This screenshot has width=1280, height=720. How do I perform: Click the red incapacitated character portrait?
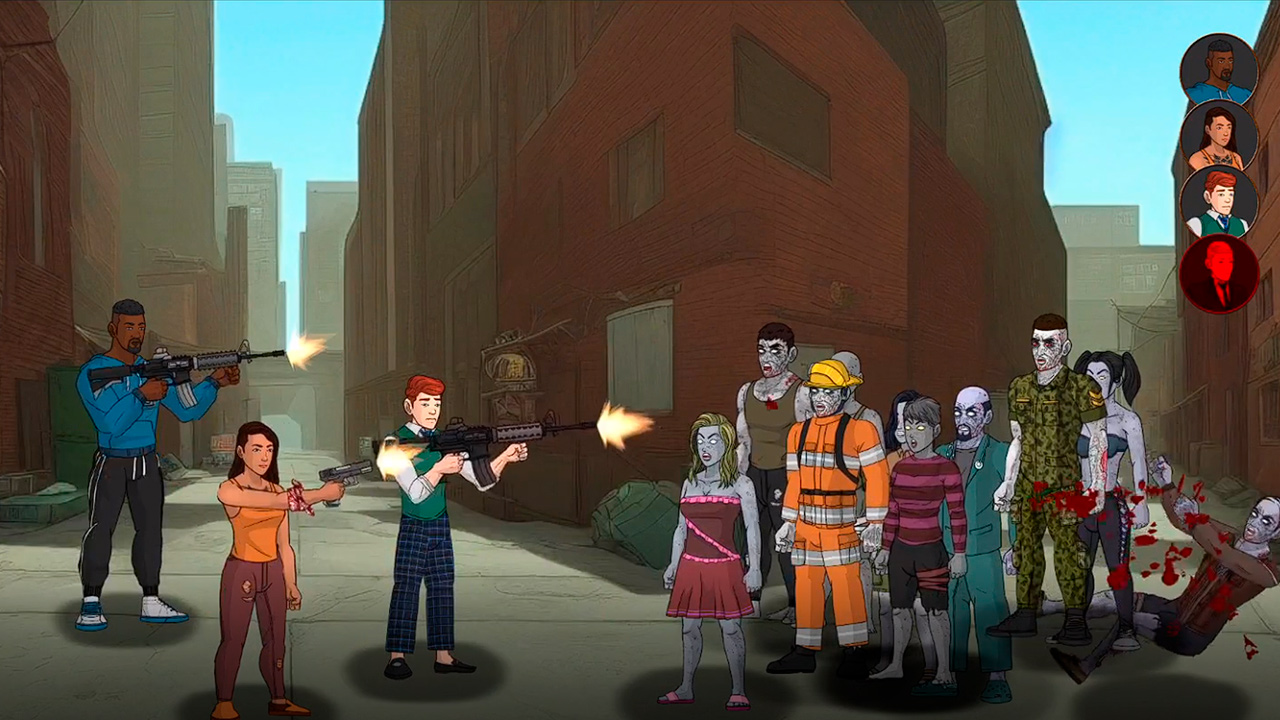pyautogui.click(x=1220, y=274)
